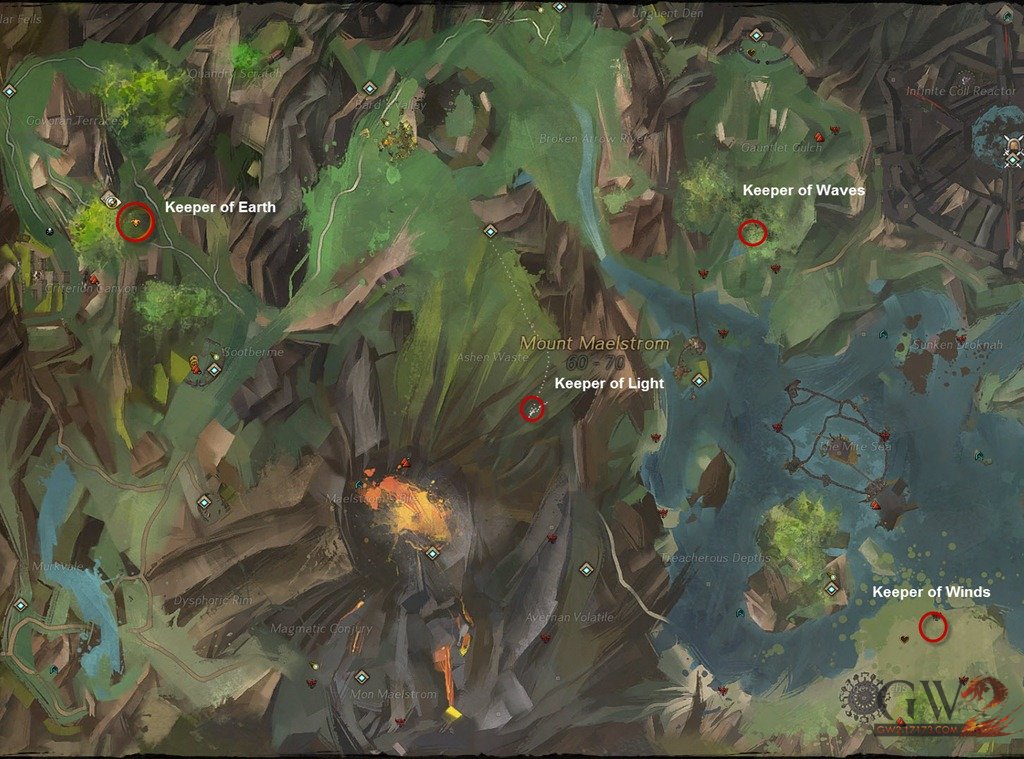Click the heart icon left of Keeper of Winds
The width and height of the screenshot is (1024, 759).
(x=903, y=637)
